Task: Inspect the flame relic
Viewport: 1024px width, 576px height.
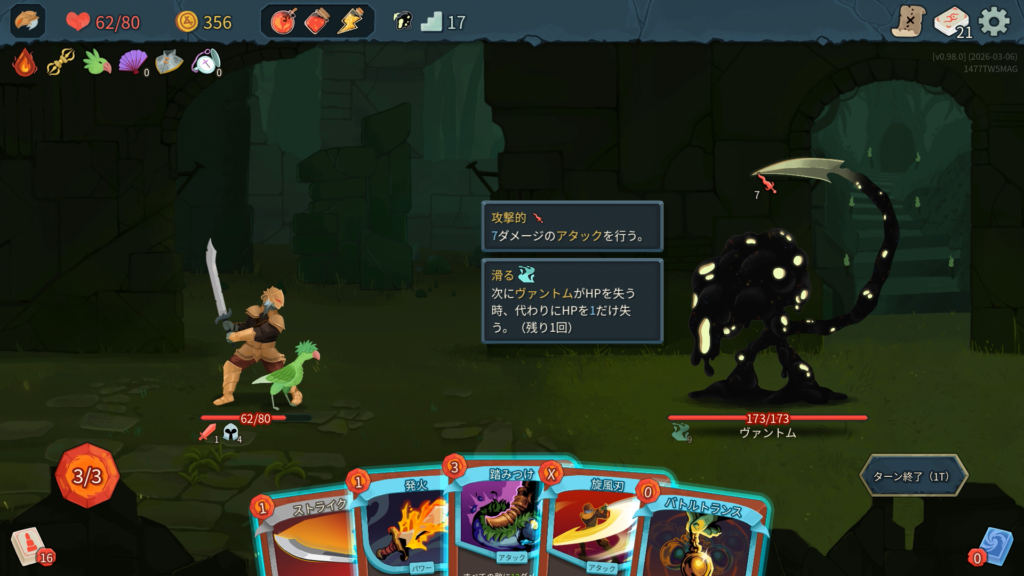Action: pyautogui.click(x=24, y=63)
